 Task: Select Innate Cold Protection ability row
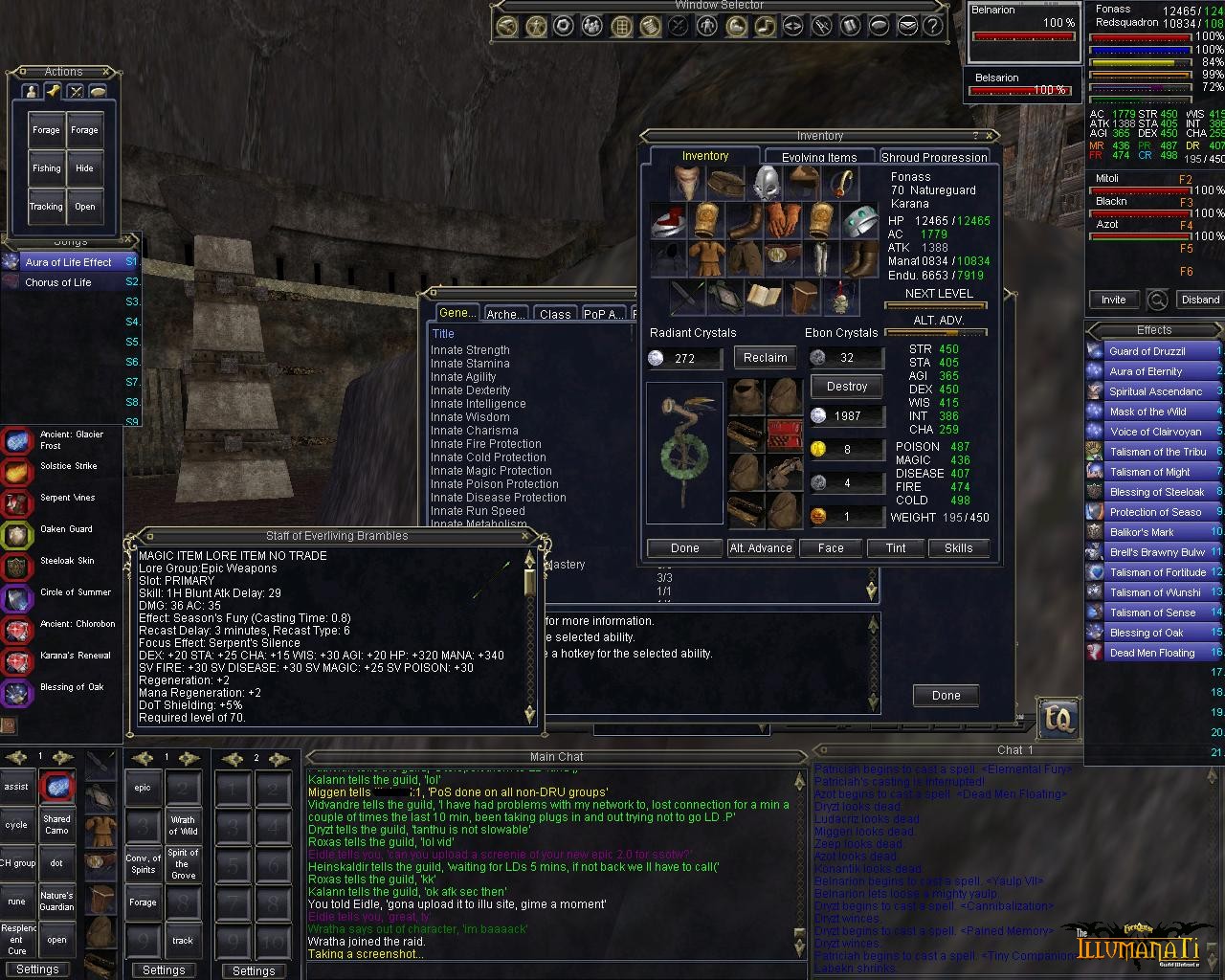pos(488,457)
